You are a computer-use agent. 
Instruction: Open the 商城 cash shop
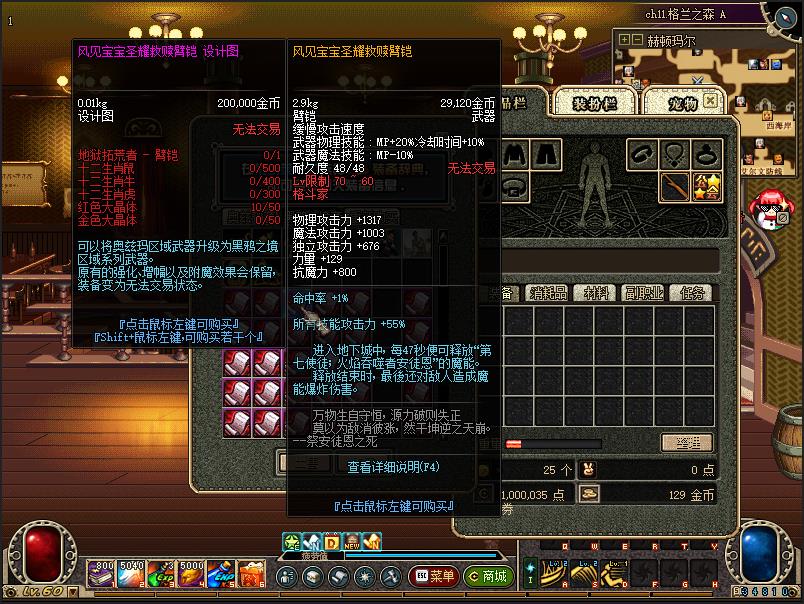485,576
